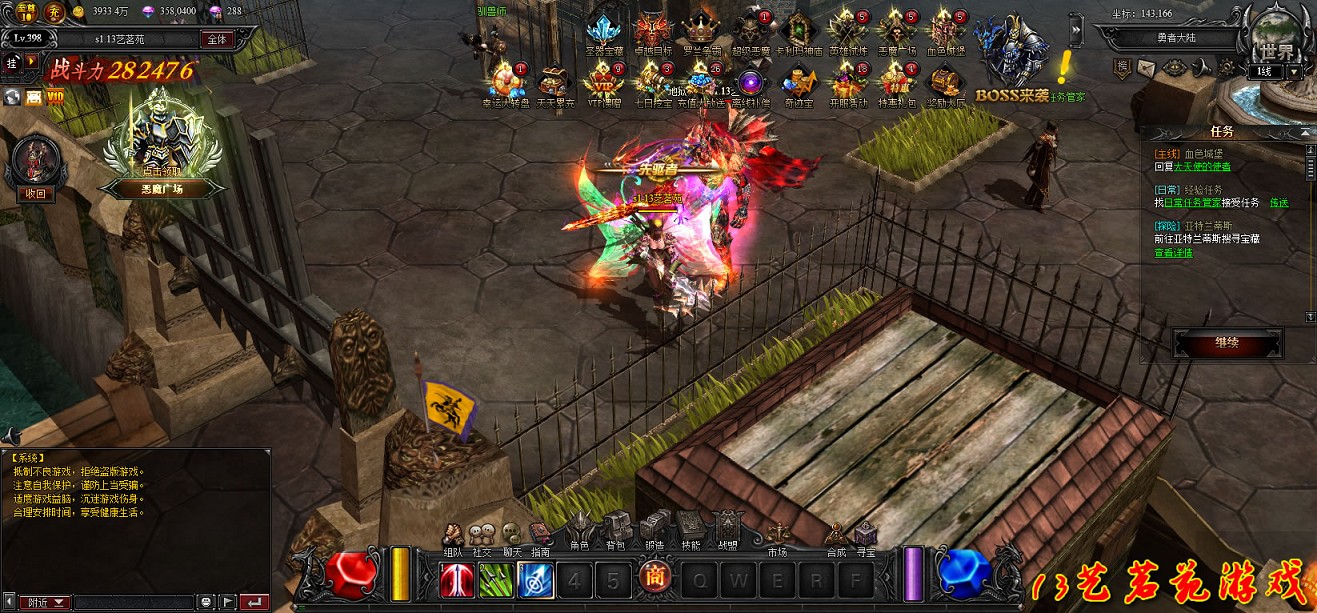Follow the 查看详情 view details link

click(1173, 253)
